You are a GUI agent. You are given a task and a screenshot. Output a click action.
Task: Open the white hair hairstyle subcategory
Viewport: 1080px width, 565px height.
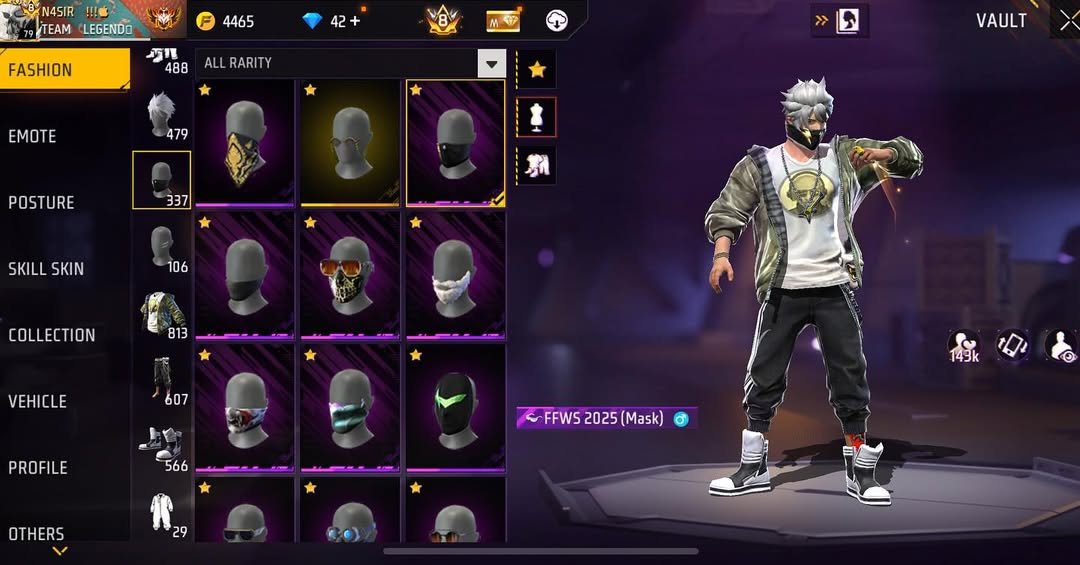tap(161, 114)
